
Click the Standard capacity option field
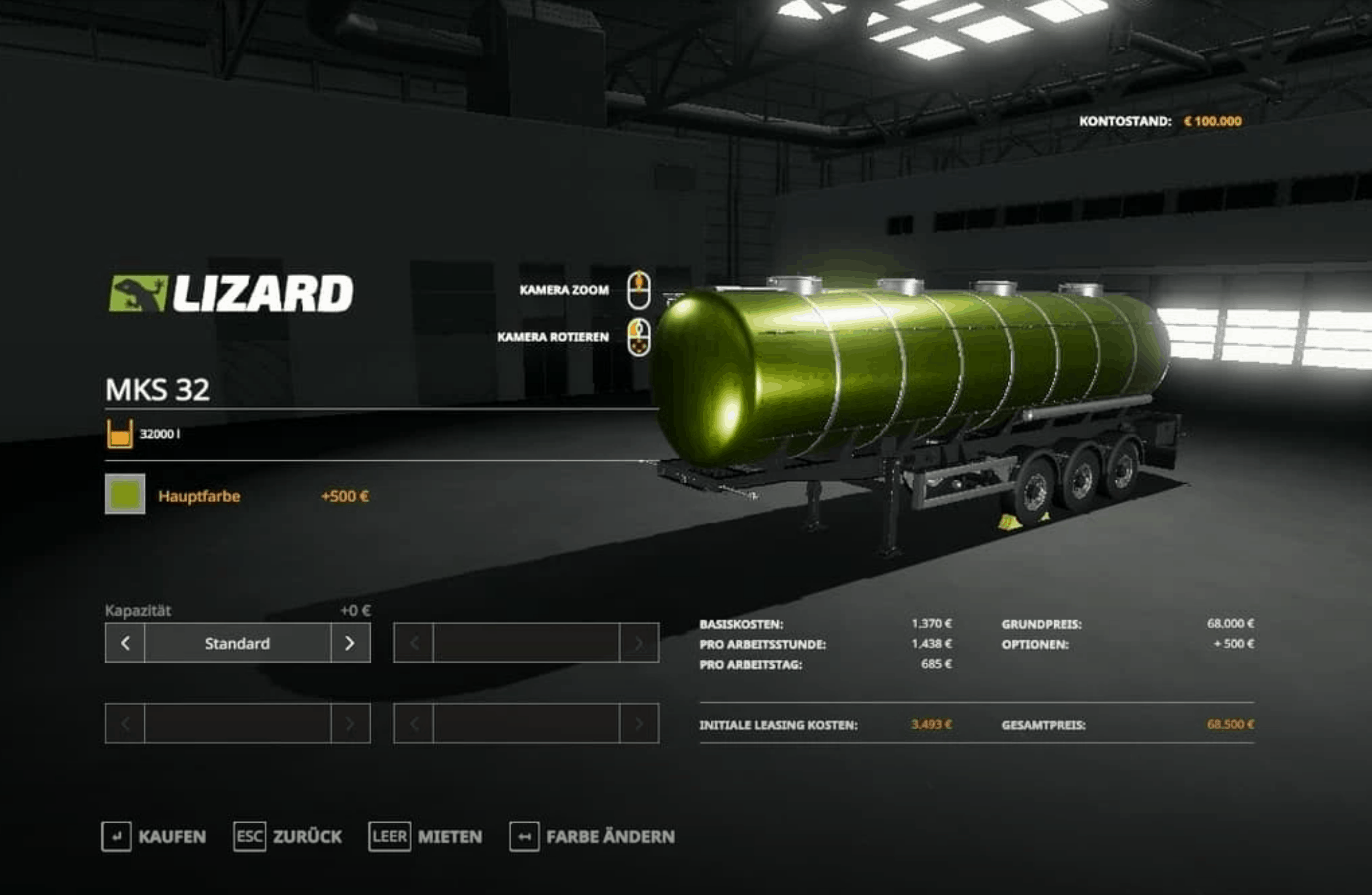click(238, 644)
